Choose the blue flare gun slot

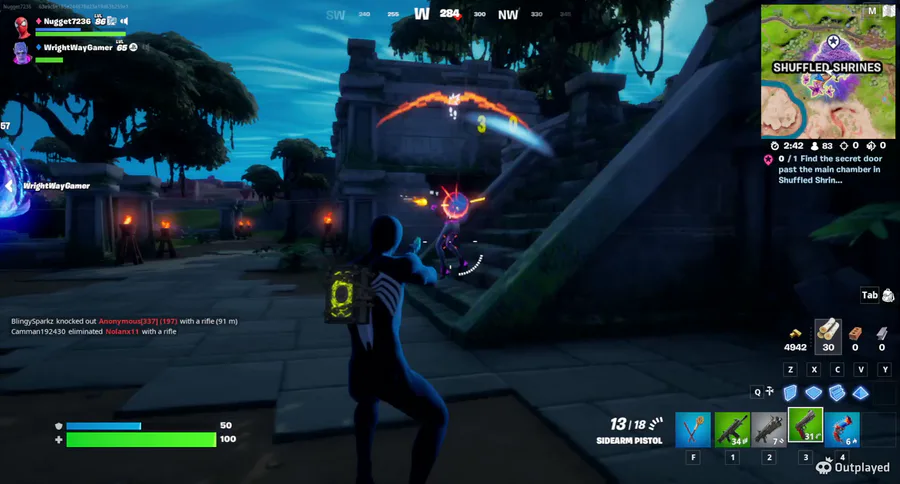842,429
